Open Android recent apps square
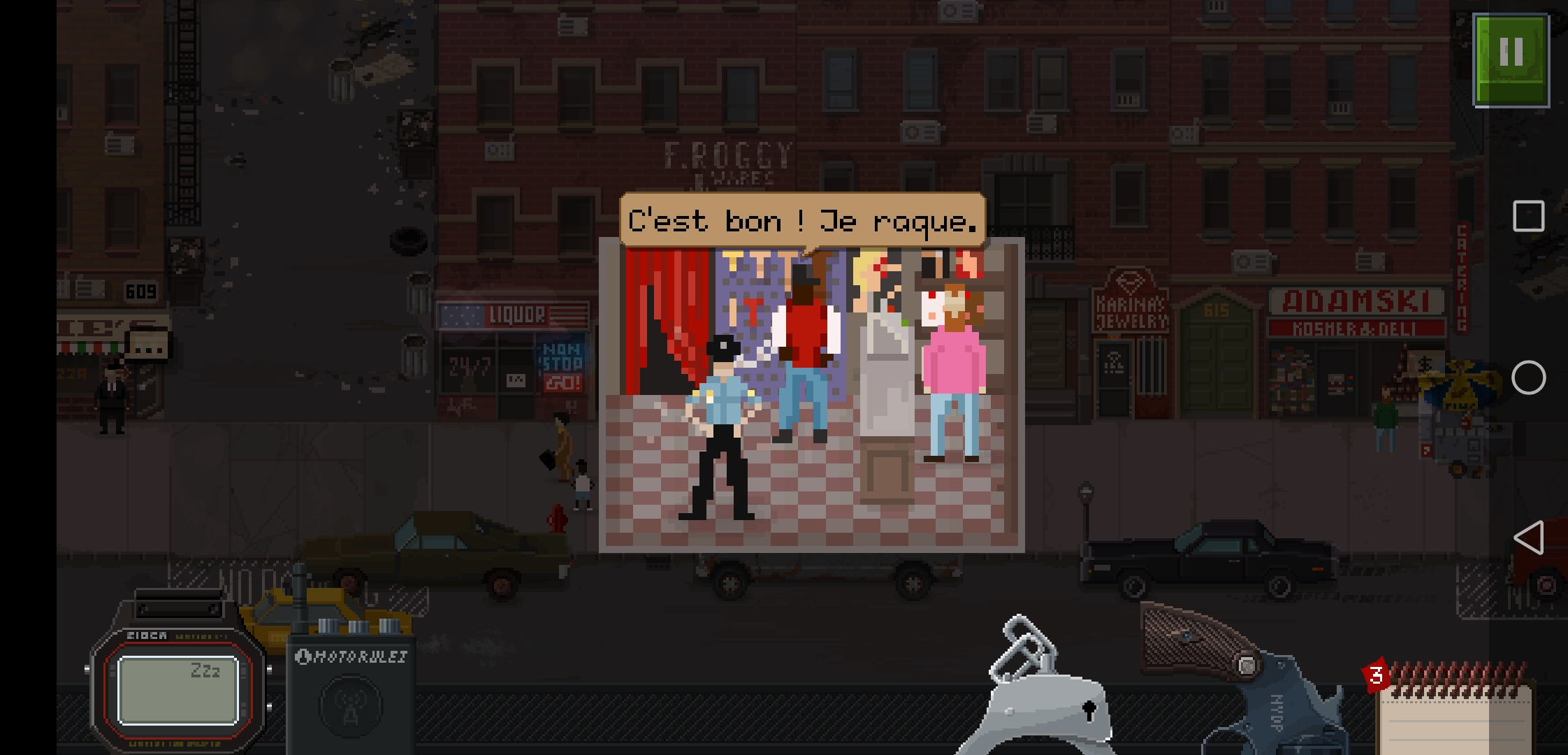Viewport: 1568px width, 755px height. click(1528, 216)
